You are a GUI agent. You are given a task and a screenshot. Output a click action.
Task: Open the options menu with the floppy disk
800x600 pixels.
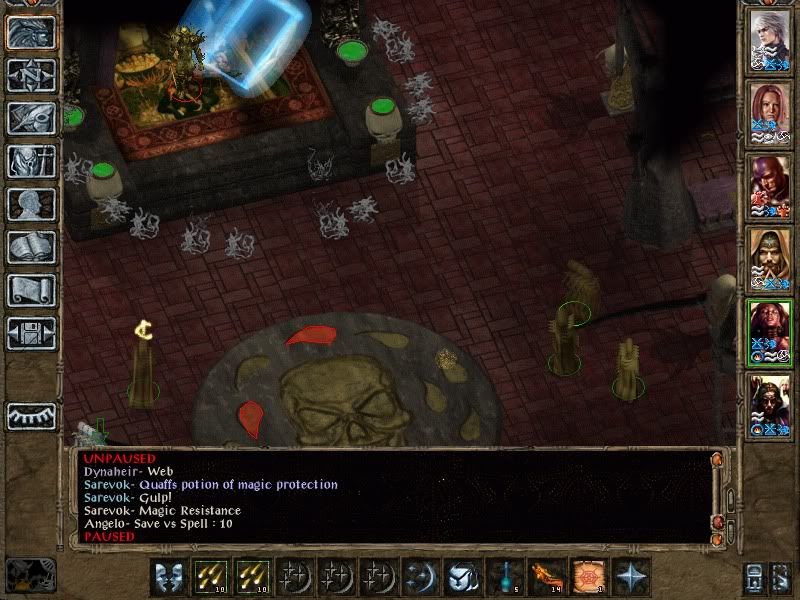coord(31,333)
